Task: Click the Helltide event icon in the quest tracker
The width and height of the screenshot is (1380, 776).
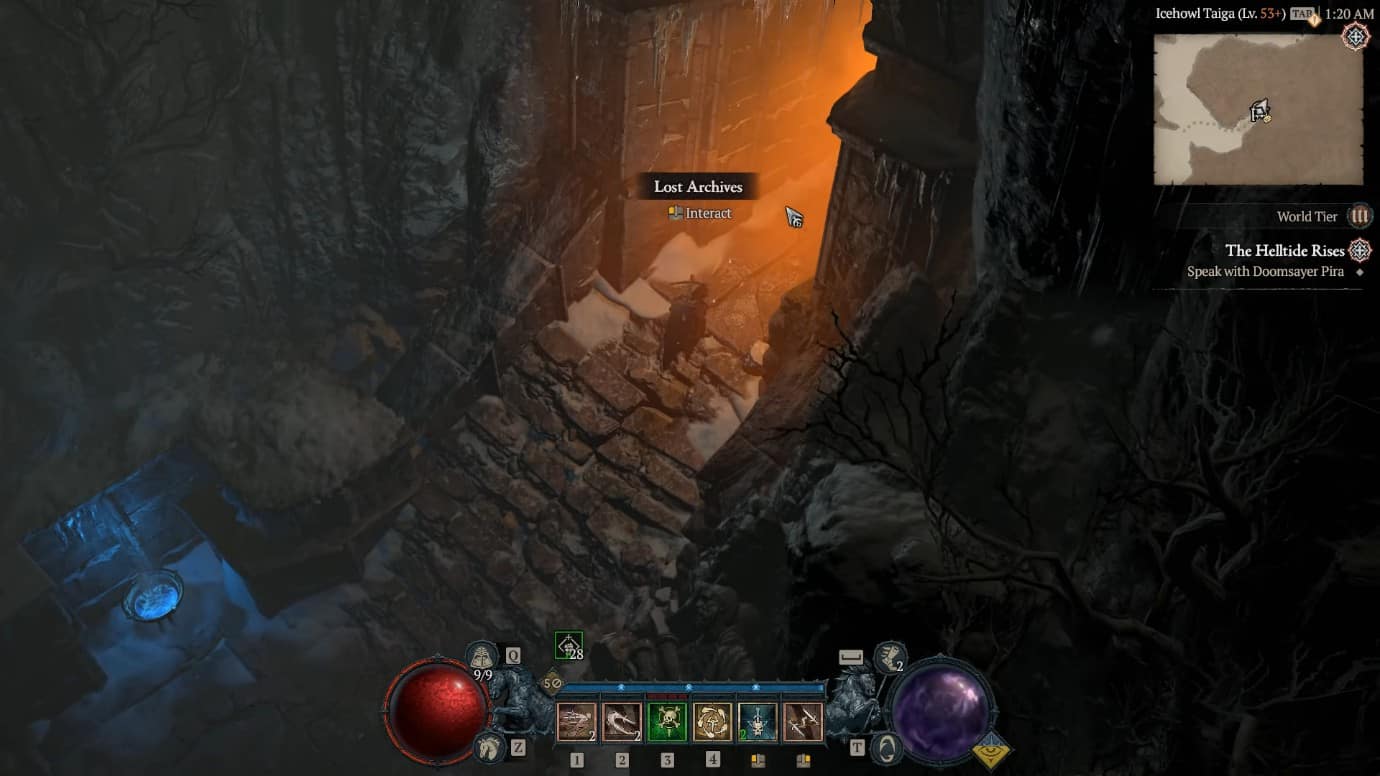Action: [1359, 250]
